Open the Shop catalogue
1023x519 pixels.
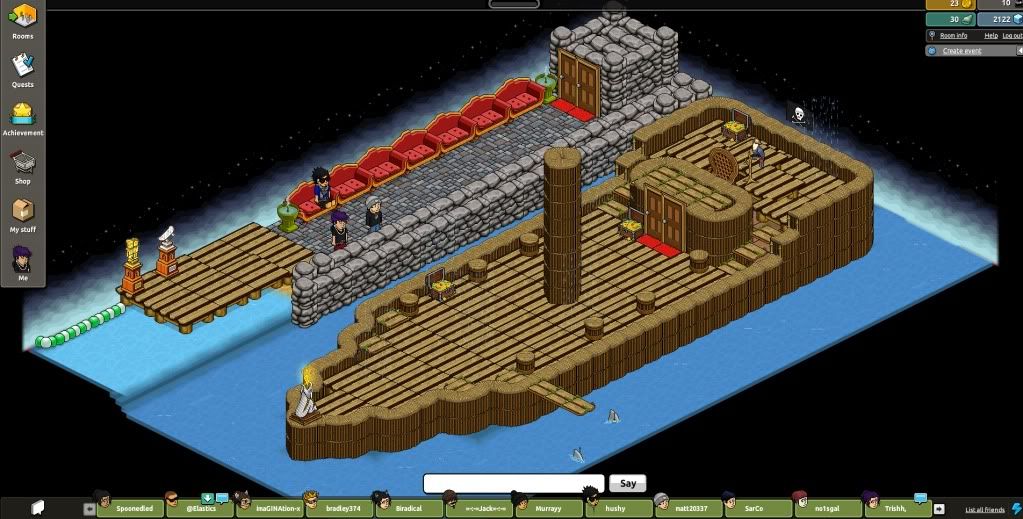(22, 165)
